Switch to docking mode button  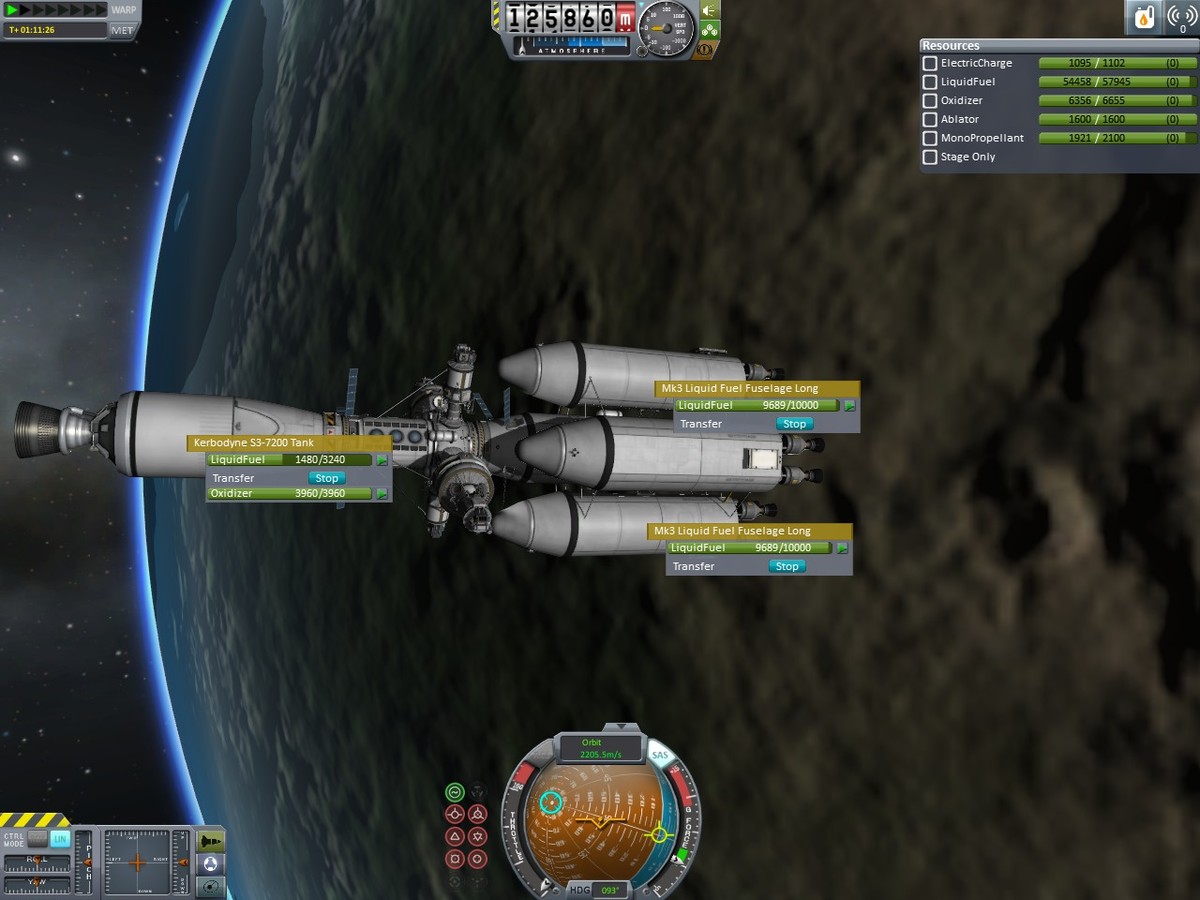pyautogui.click(x=211, y=863)
